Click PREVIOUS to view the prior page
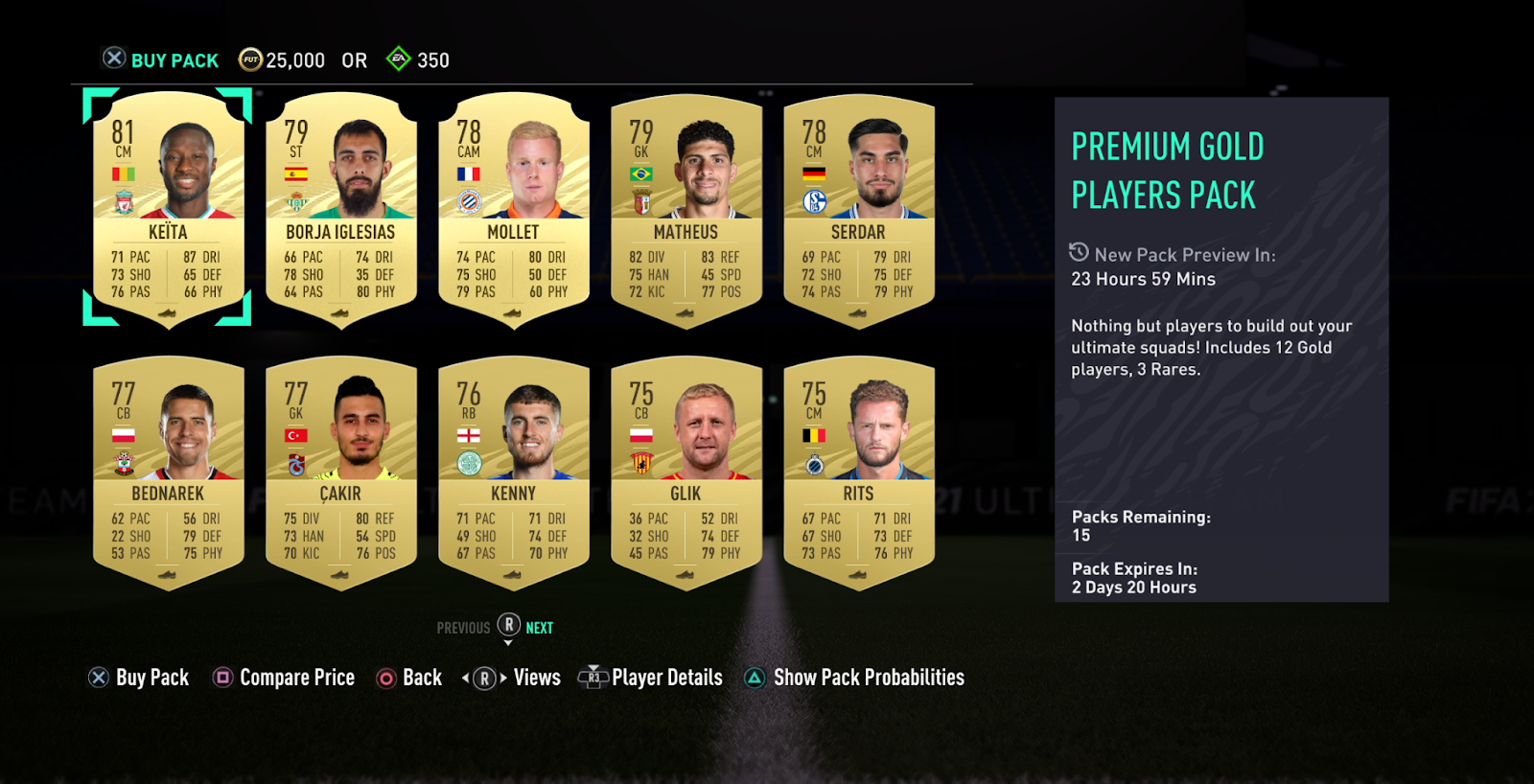1534x784 pixels. [x=463, y=628]
